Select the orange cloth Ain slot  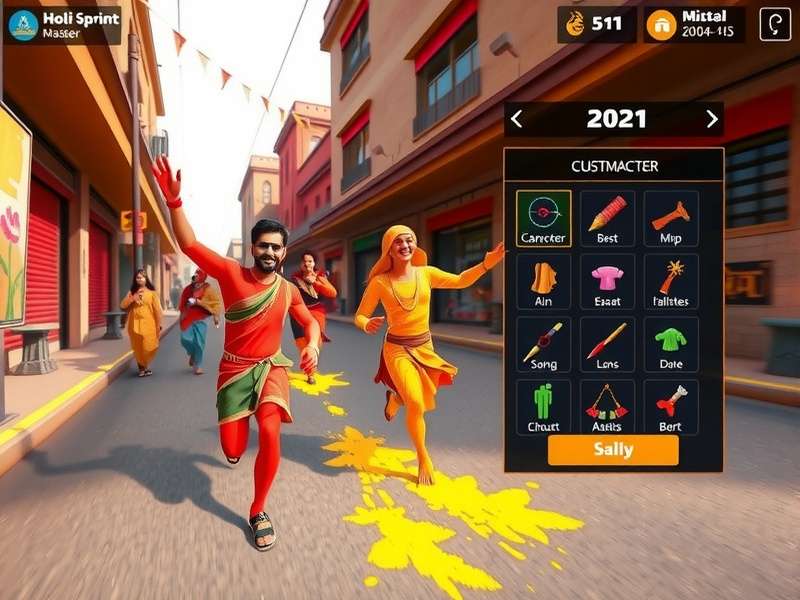[x=544, y=281]
